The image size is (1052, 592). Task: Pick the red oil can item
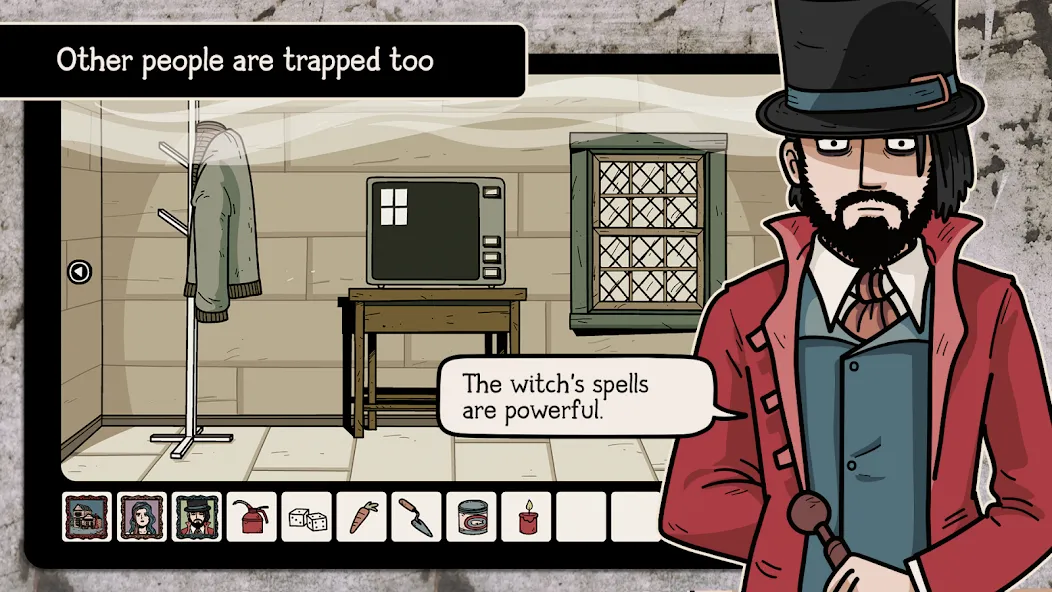point(252,517)
